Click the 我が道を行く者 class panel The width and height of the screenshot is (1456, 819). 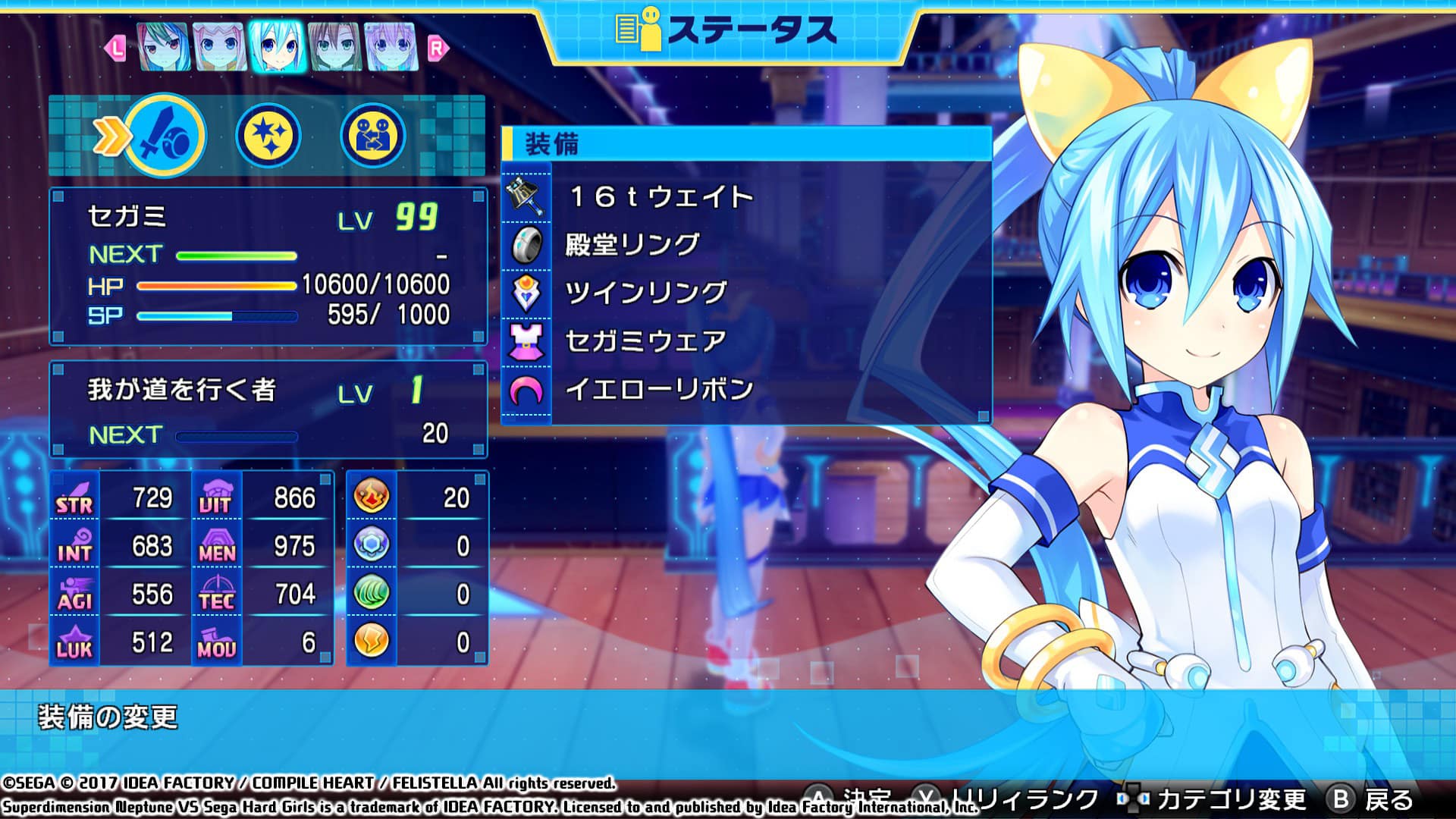coord(268,409)
